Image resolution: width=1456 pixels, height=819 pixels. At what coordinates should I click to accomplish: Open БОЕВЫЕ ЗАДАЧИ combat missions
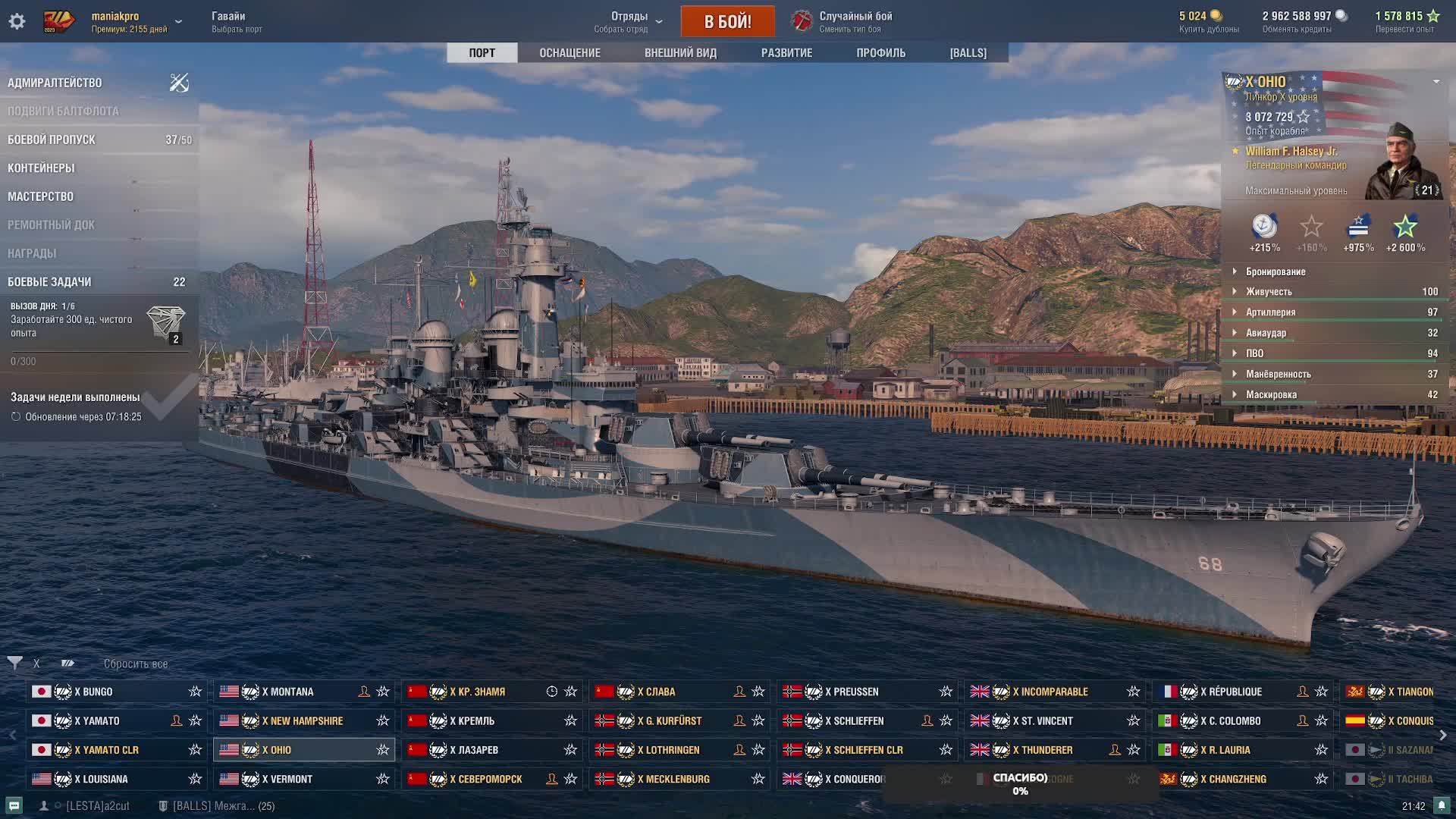pos(49,282)
